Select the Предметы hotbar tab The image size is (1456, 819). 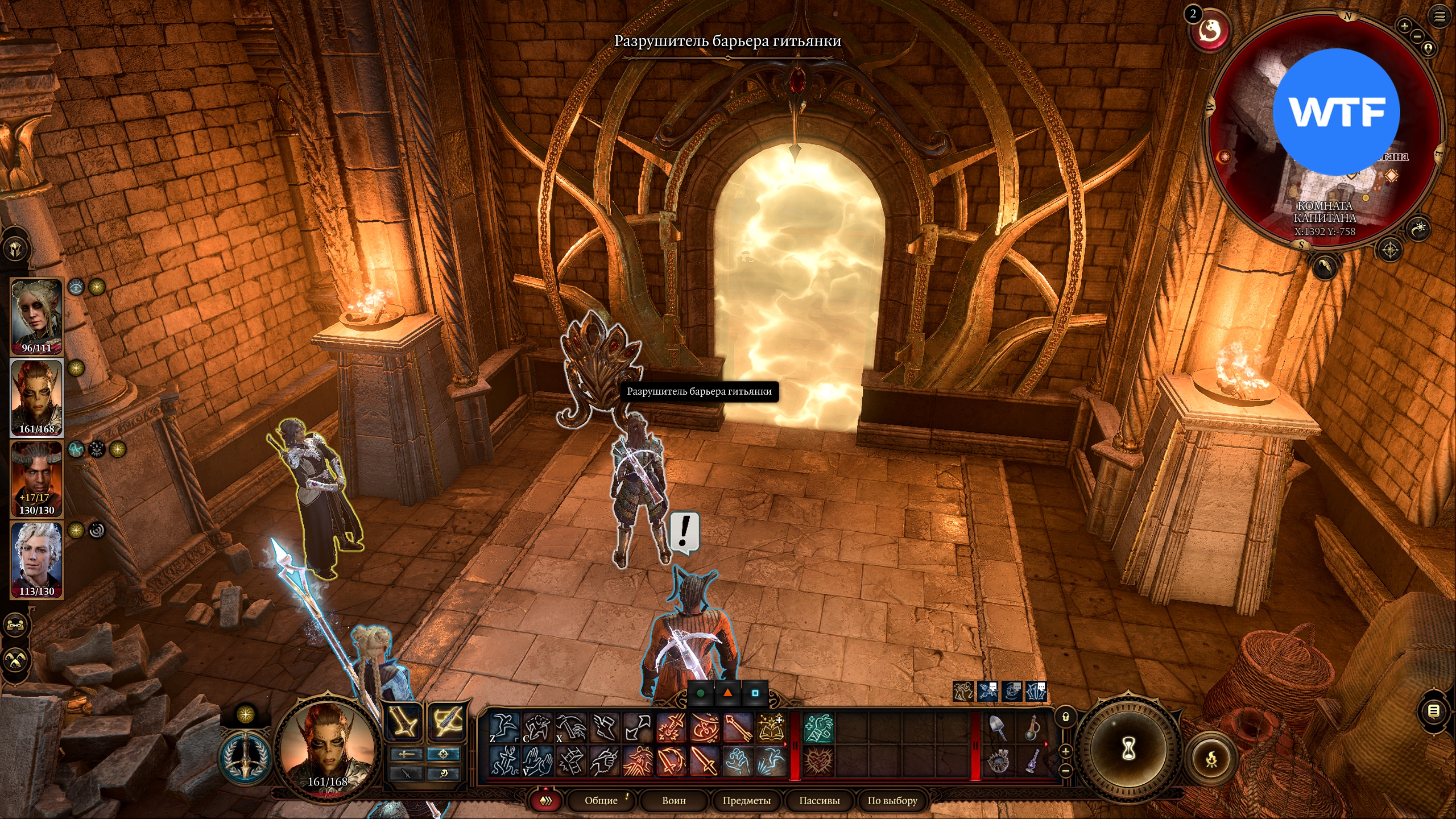coord(746,800)
